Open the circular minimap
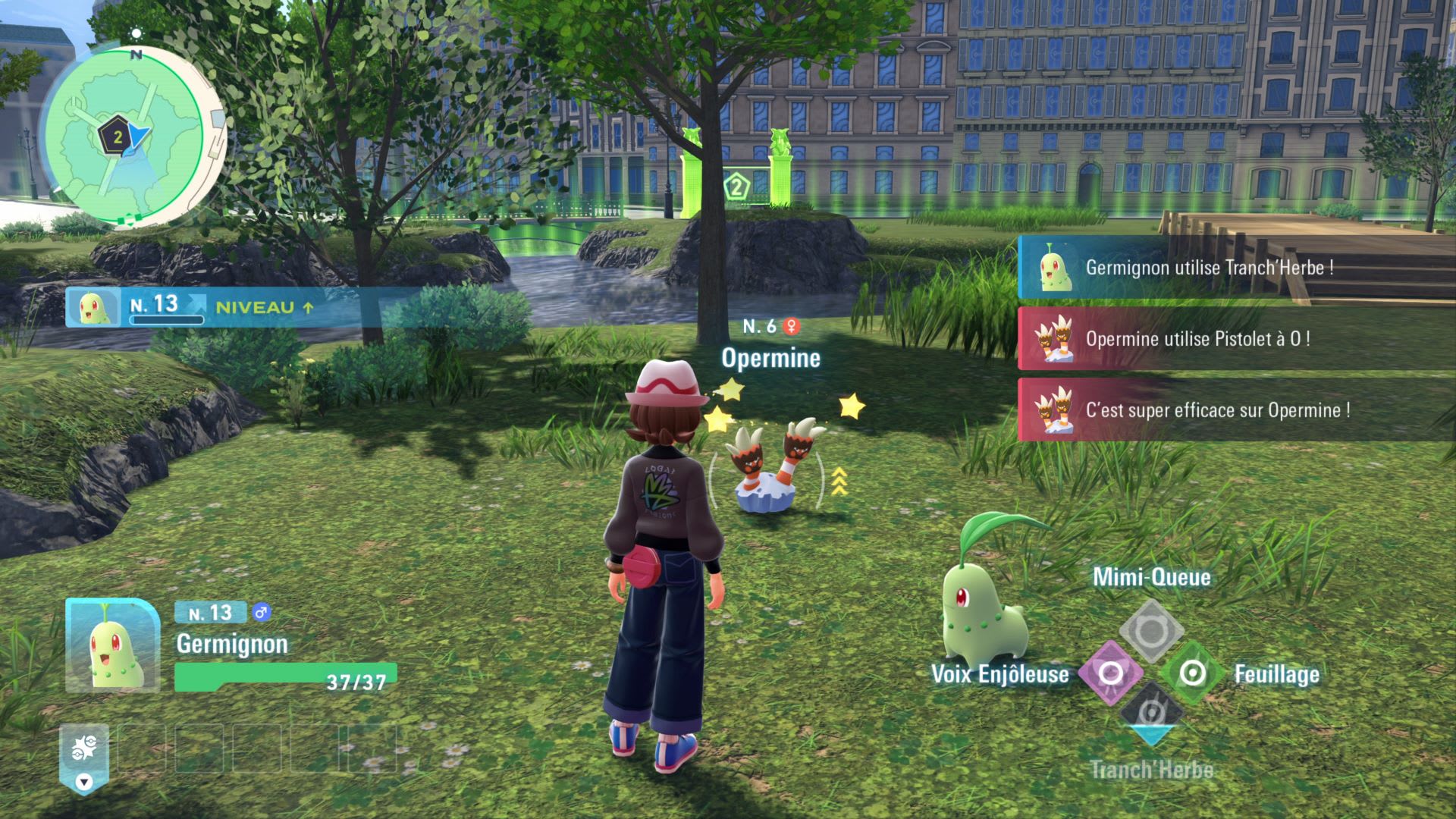Screen dimensions: 1456x819 [x=125, y=136]
